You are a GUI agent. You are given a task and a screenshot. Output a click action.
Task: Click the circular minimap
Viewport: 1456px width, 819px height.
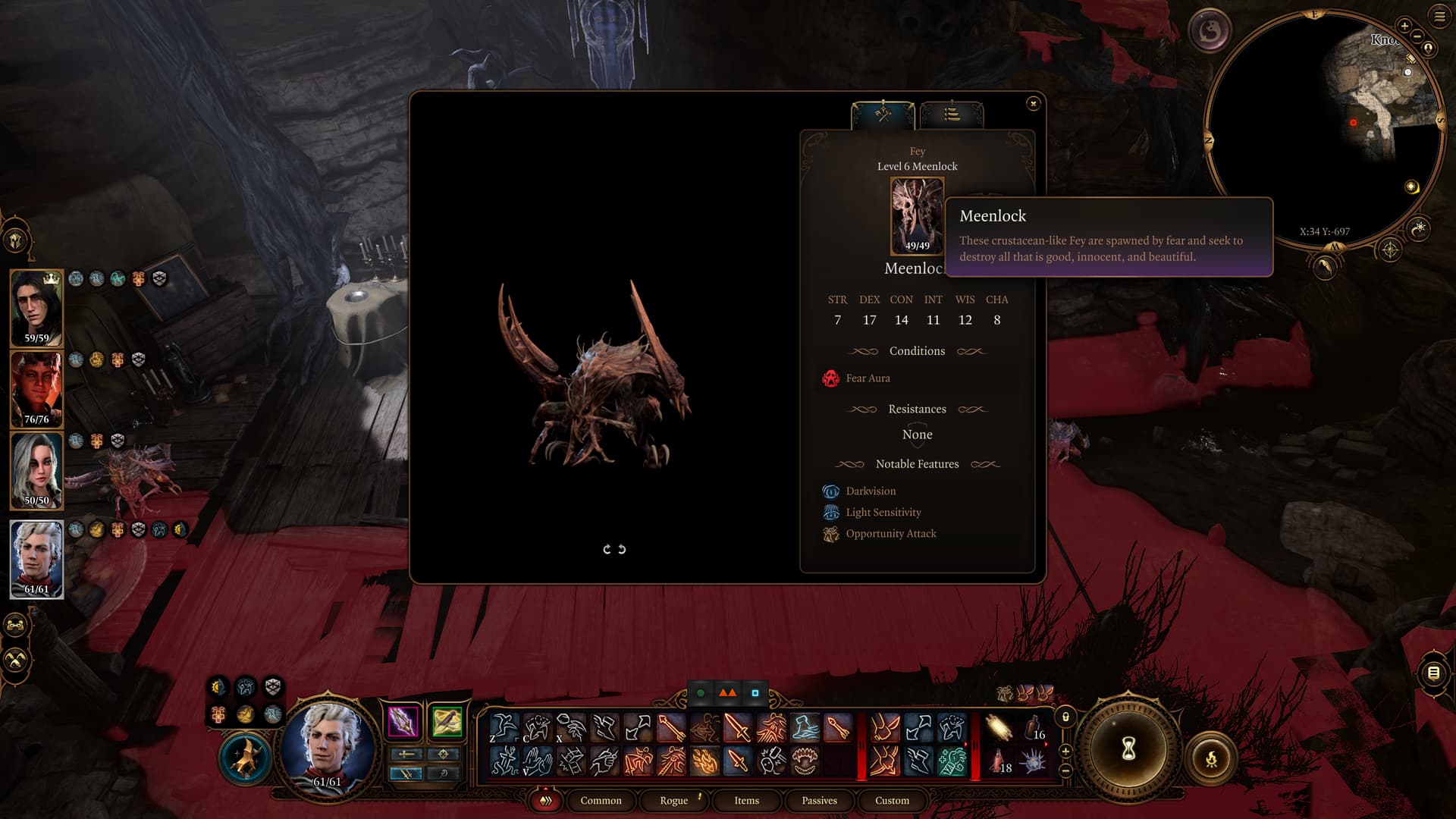click(x=1323, y=129)
